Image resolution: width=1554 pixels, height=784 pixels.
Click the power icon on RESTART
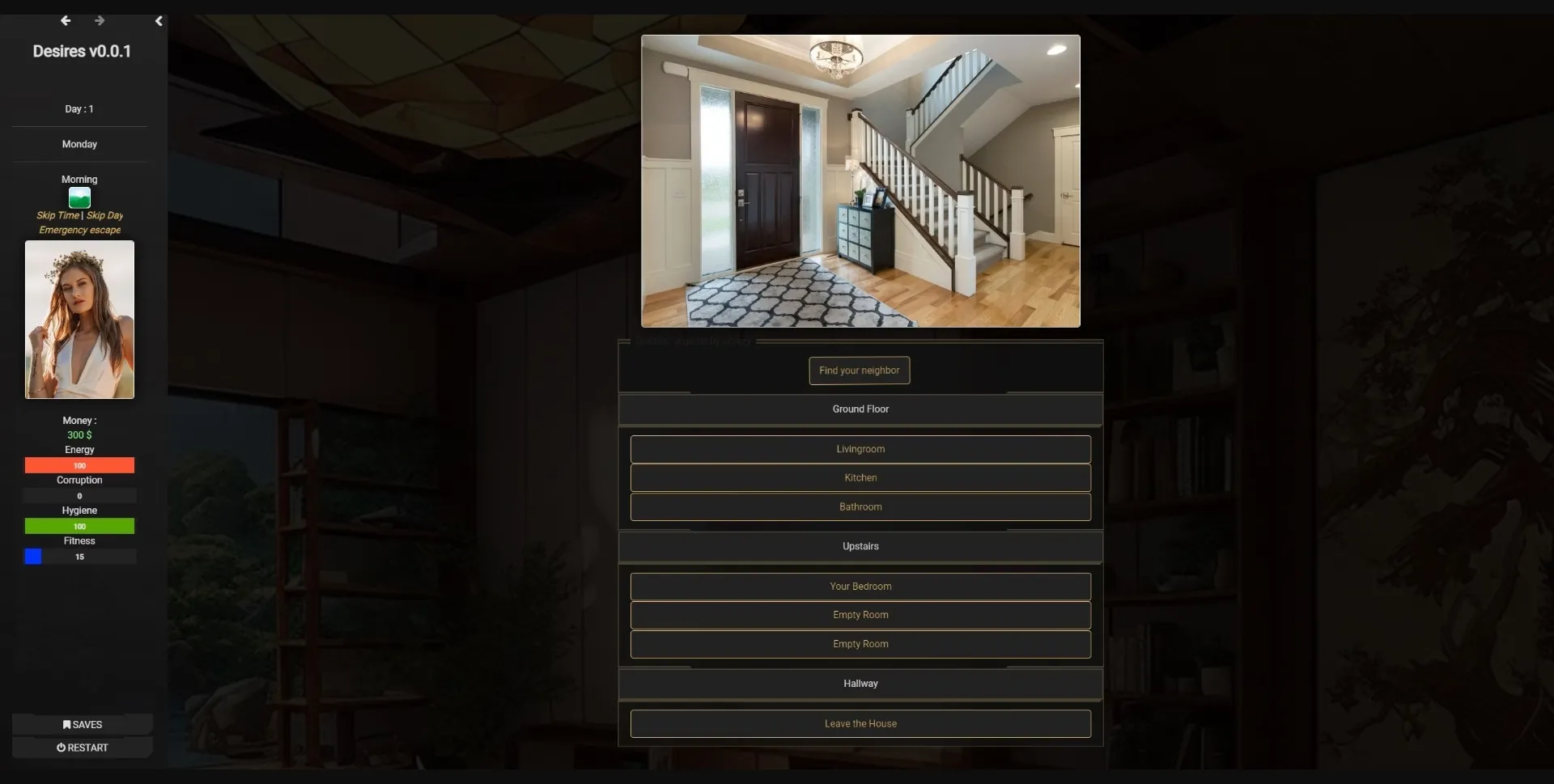pos(62,747)
